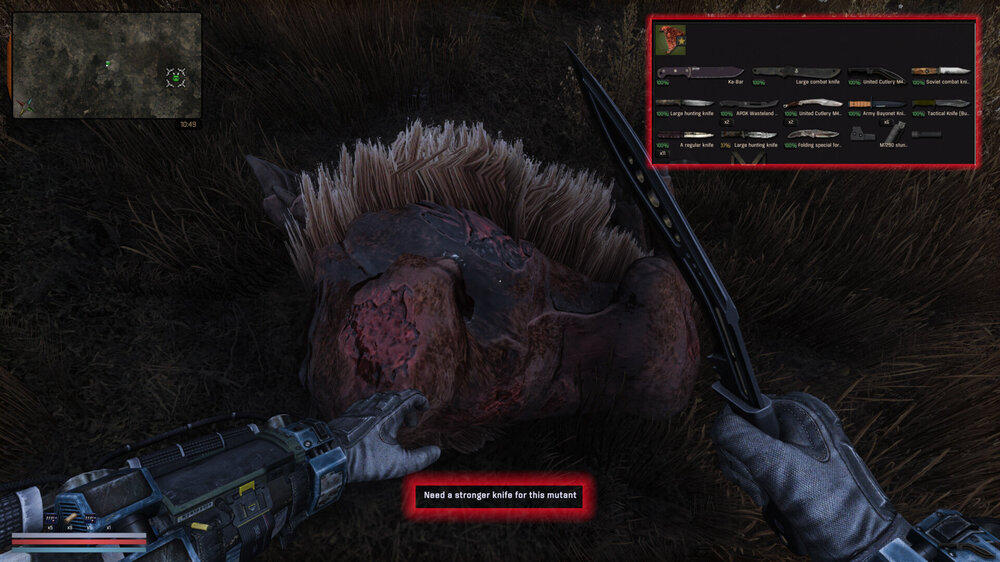1000x562 pixels.
Task: Select the Ka-Bar knife
Action: [x=699, y=73]
